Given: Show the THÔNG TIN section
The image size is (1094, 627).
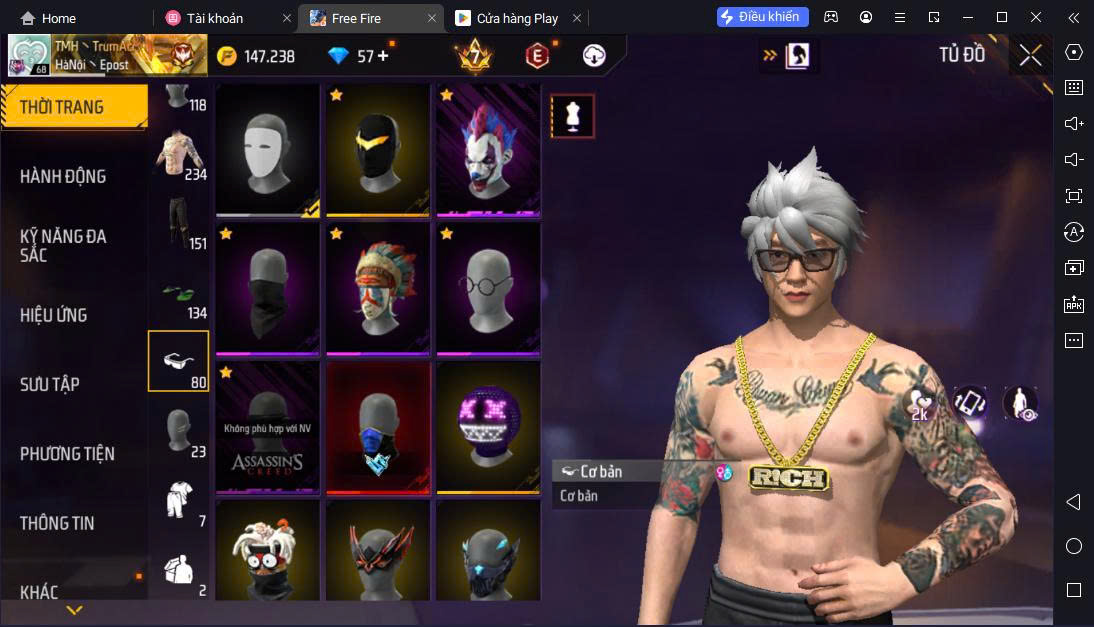Looking at the screenshot, I should point(57,522).
